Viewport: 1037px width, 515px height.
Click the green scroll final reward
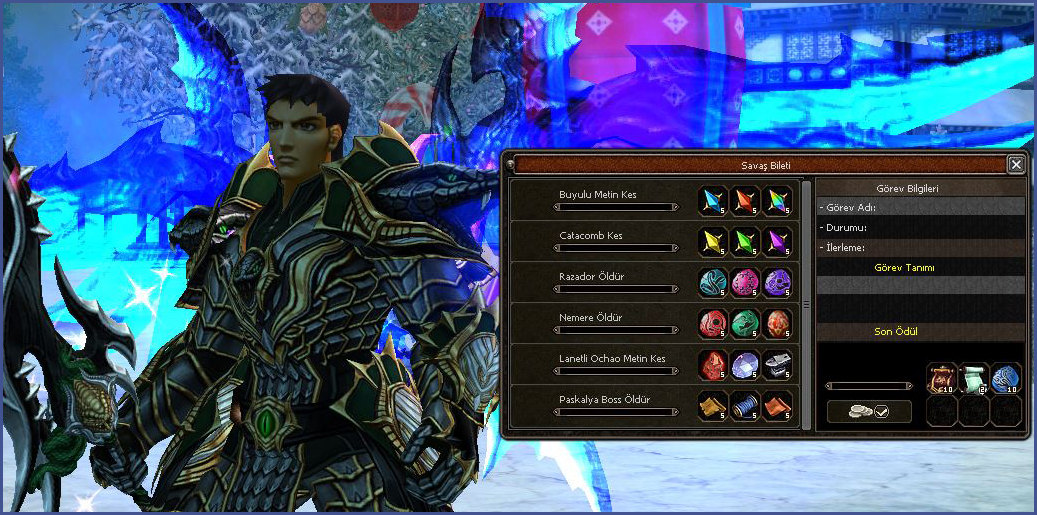click(974, 378)
